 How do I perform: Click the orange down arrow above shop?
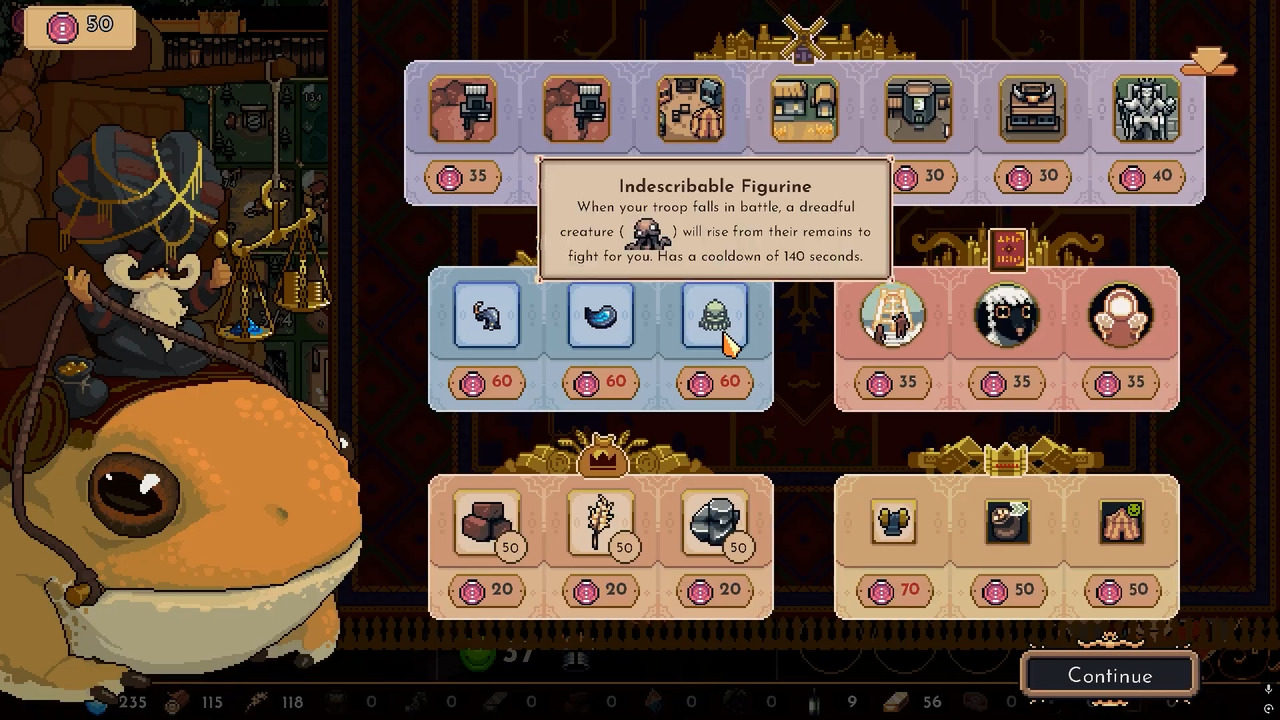tap(1208, 63)
